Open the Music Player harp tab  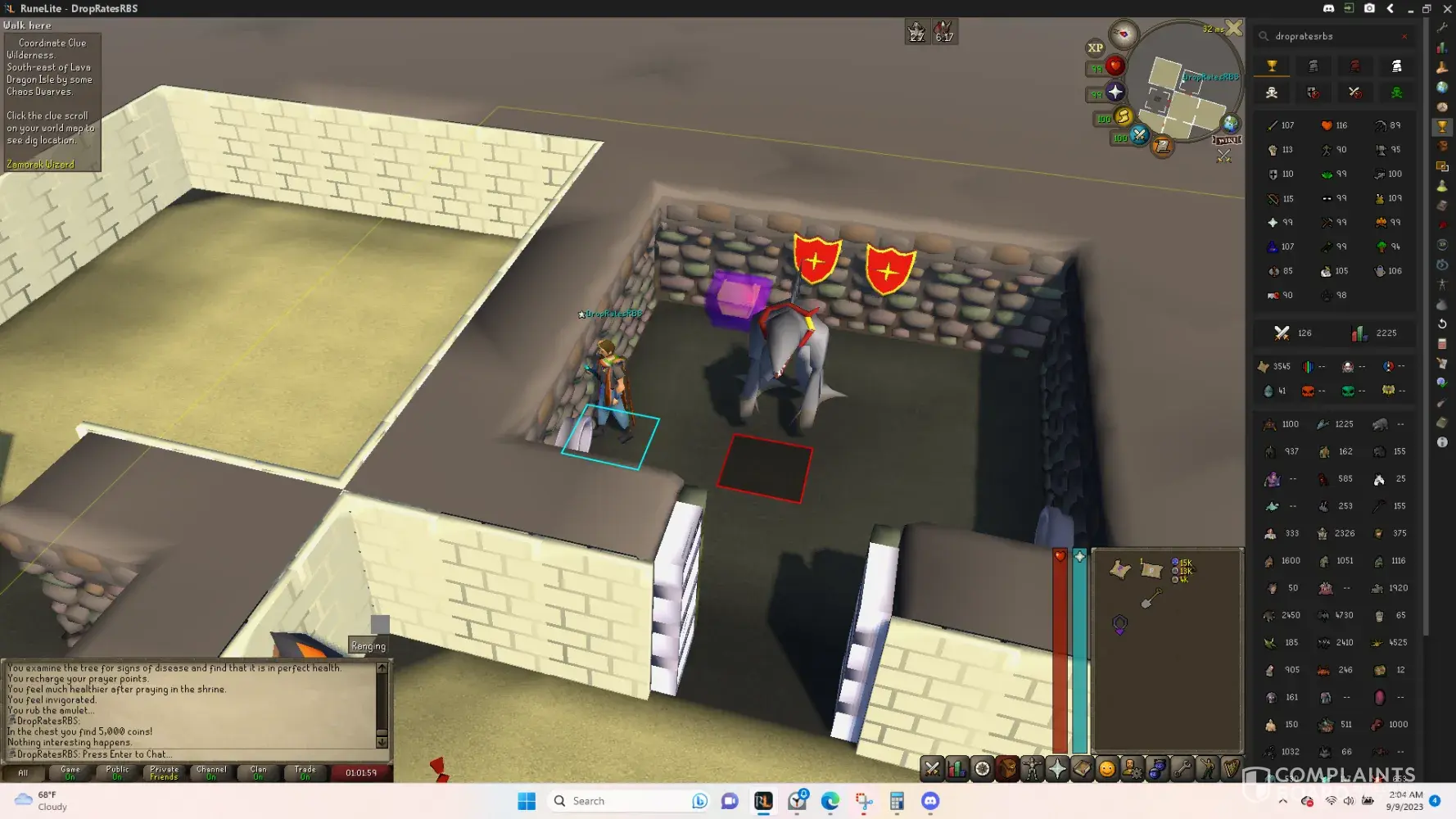1232,768
